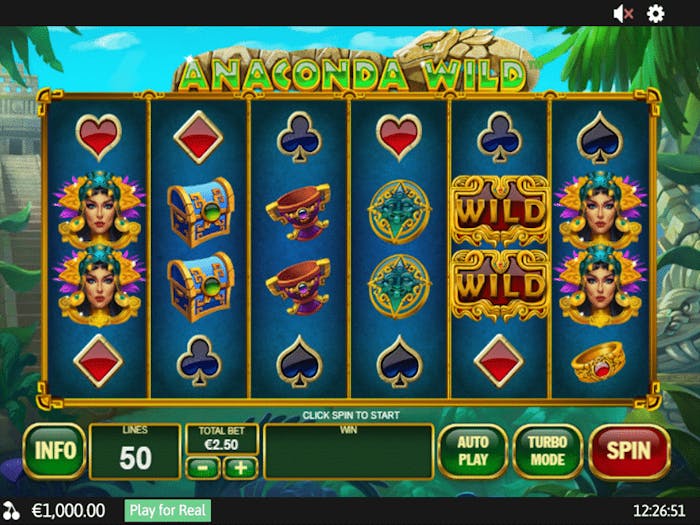
Task: Click the Play for Real button
Action: coord(168,510)
